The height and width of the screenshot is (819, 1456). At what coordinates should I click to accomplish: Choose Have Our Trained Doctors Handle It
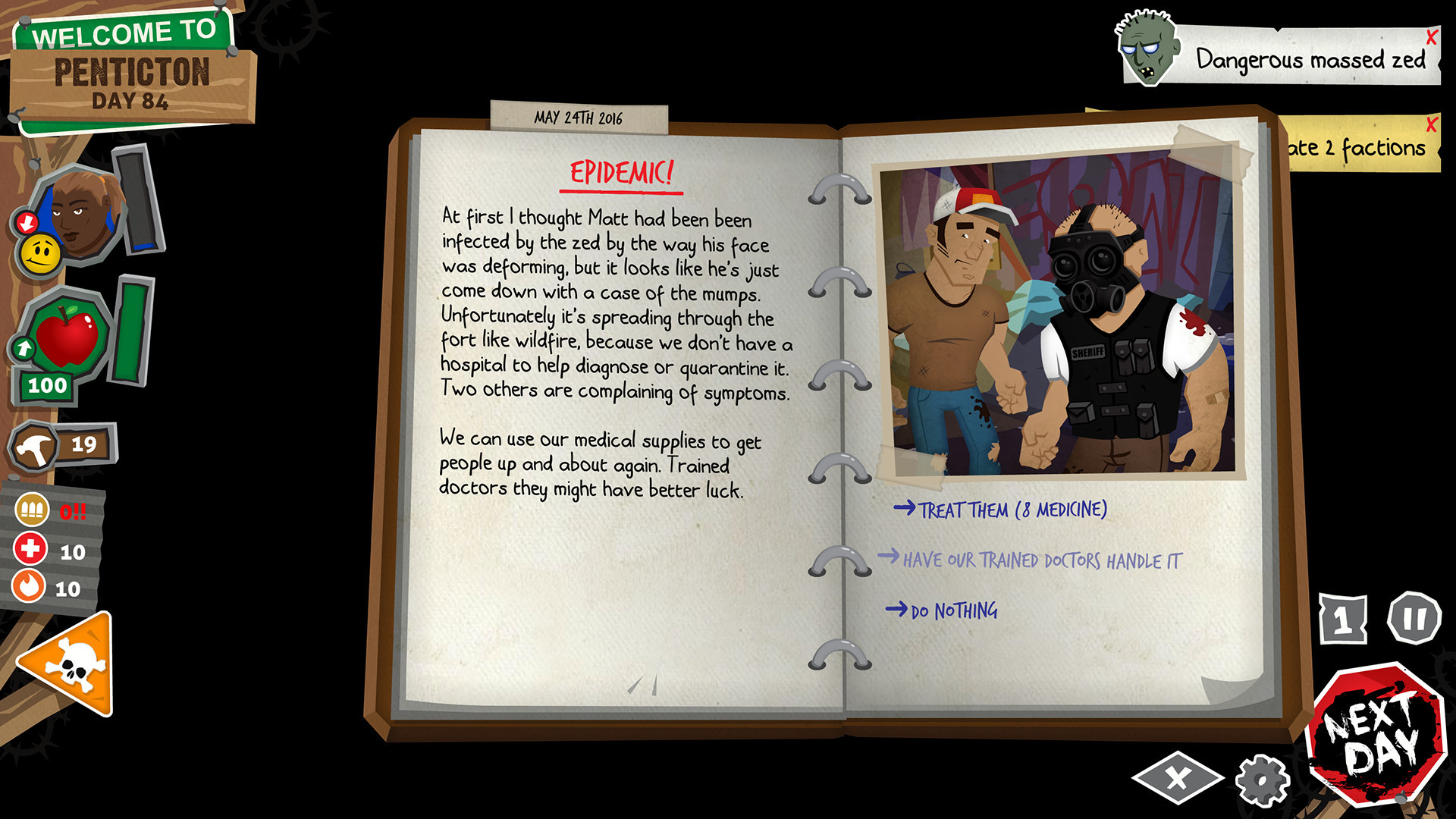pos(1041,559)
